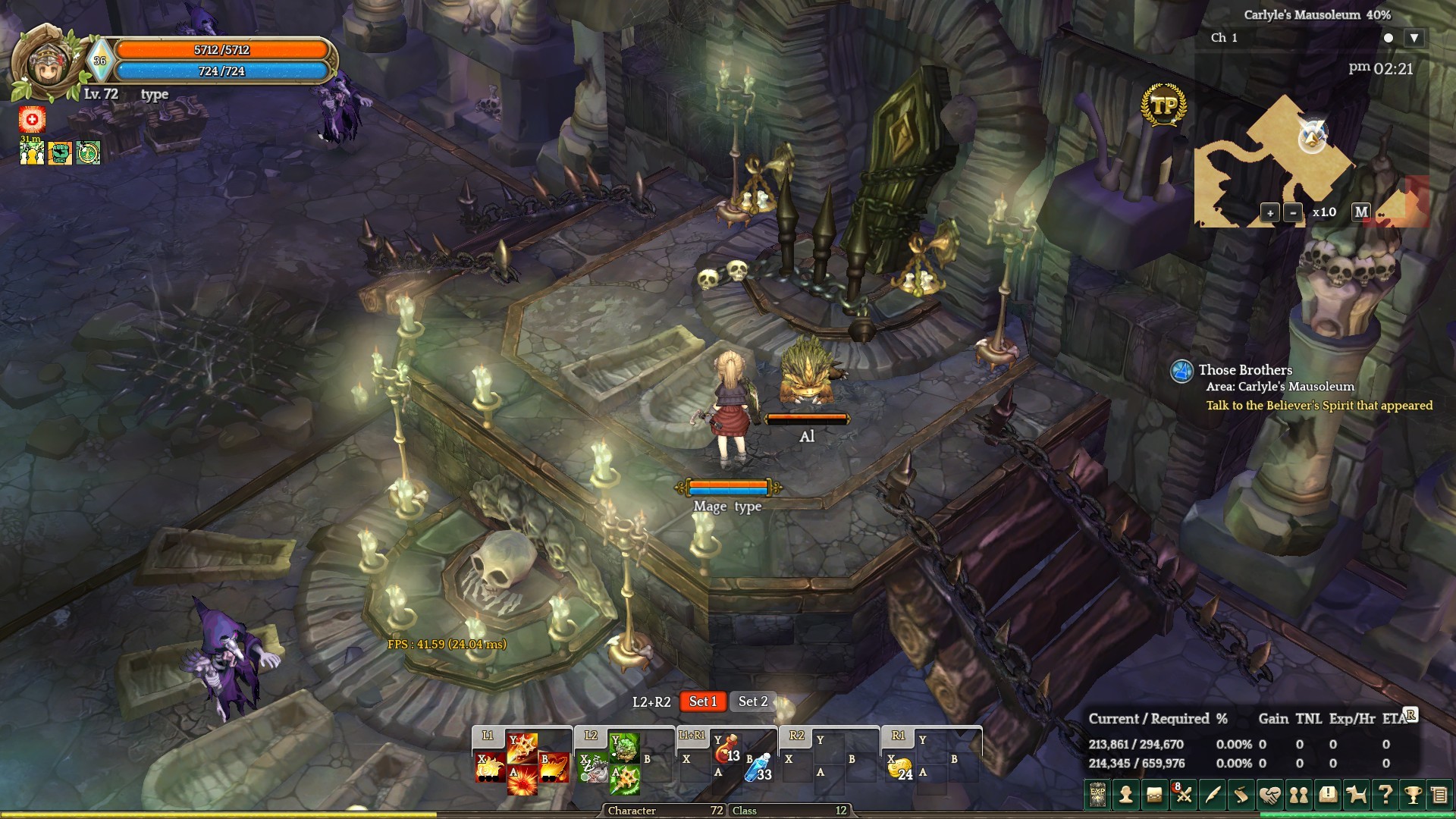Open the channel dropdown arrow
Image resolution: width=1456 pixels, height=819 pixels.
coord(1414,38)
